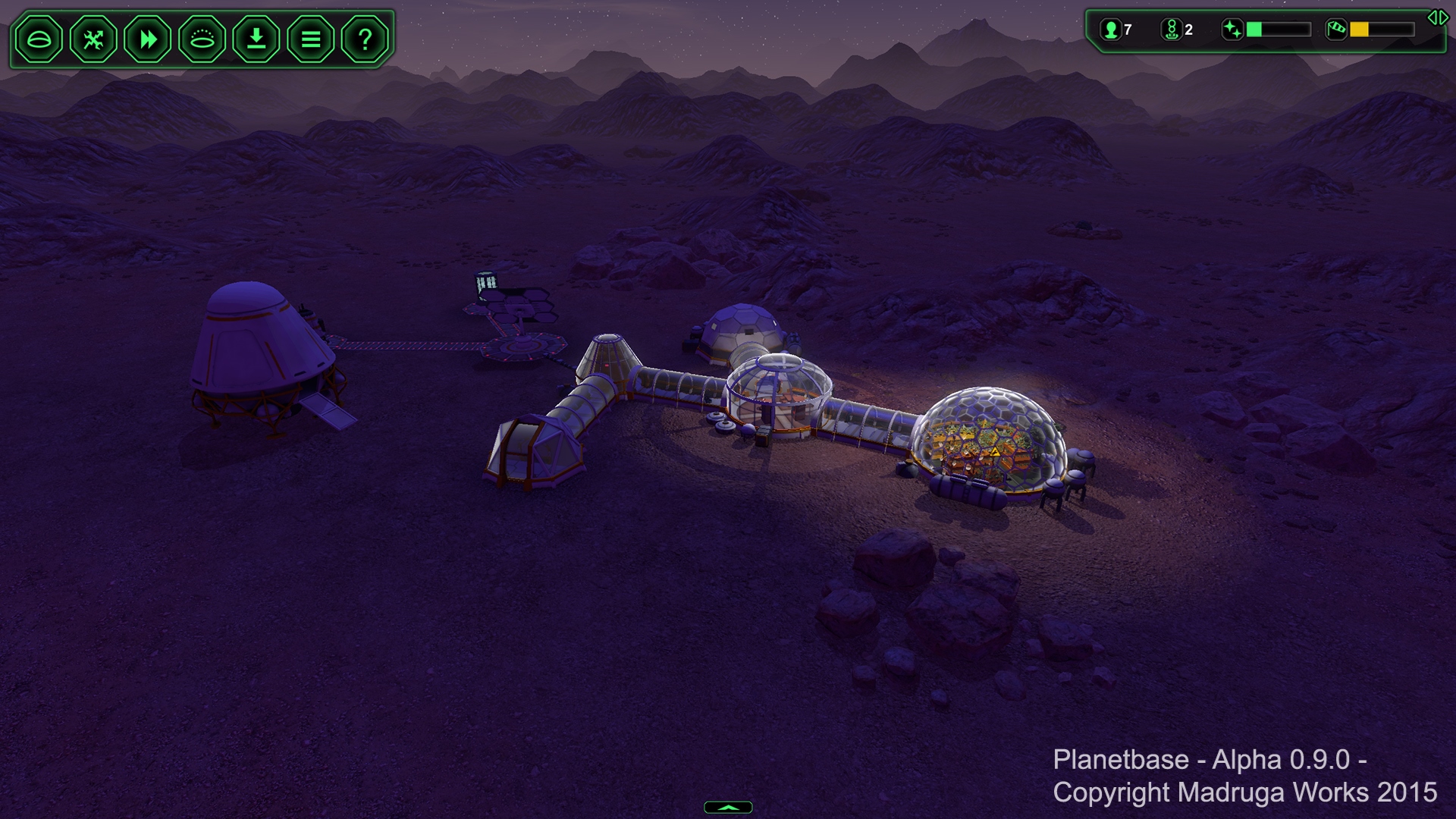Expand the bottom panel with up chevron
The width and height of the screenshot is (1456, 819).
point(728,808)
